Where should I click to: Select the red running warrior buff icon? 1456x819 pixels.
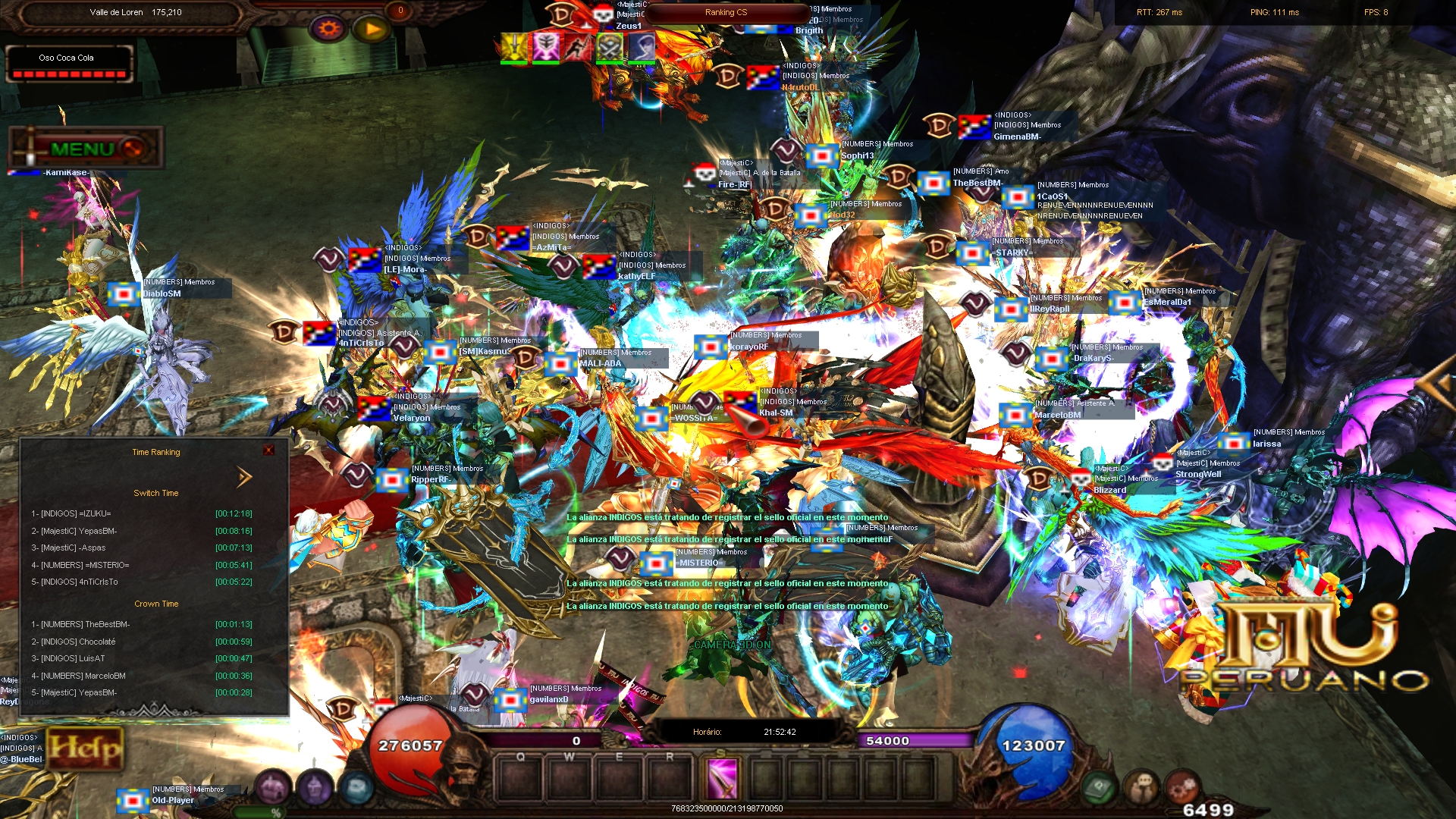point(578,47)
